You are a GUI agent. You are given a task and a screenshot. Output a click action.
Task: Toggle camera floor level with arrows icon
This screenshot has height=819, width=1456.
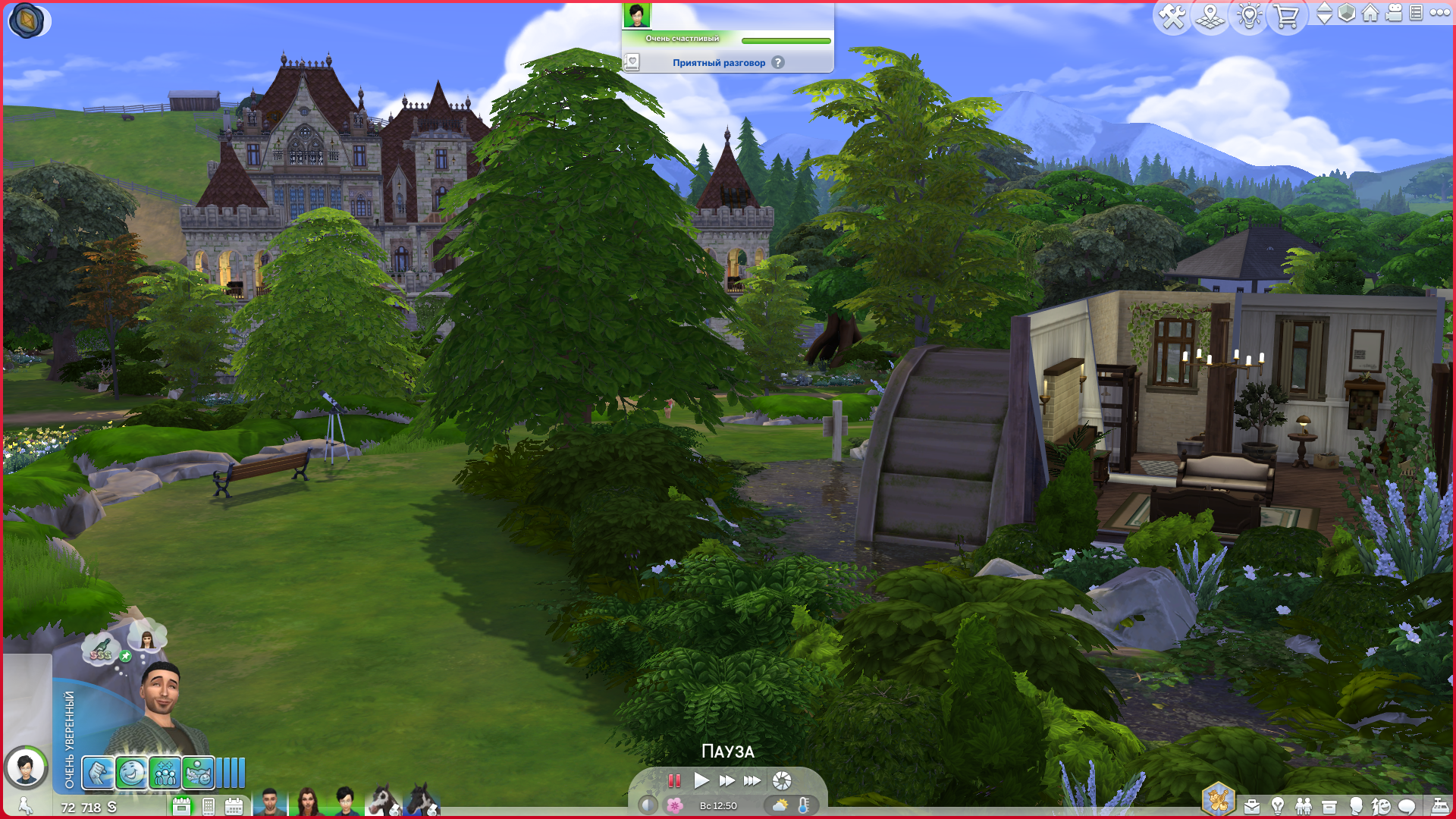click(x=1325, y=14)
